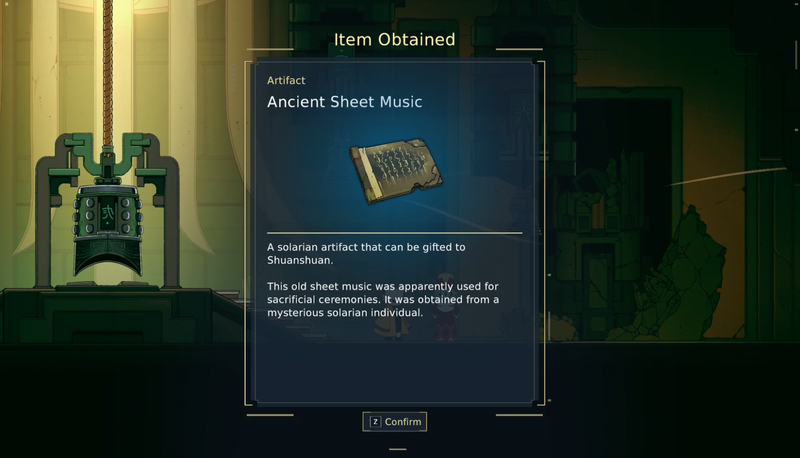Select the Ancient Sheet Music artifact icon
The height and width of the screenshot is (458, 800).
click(393, 172)
